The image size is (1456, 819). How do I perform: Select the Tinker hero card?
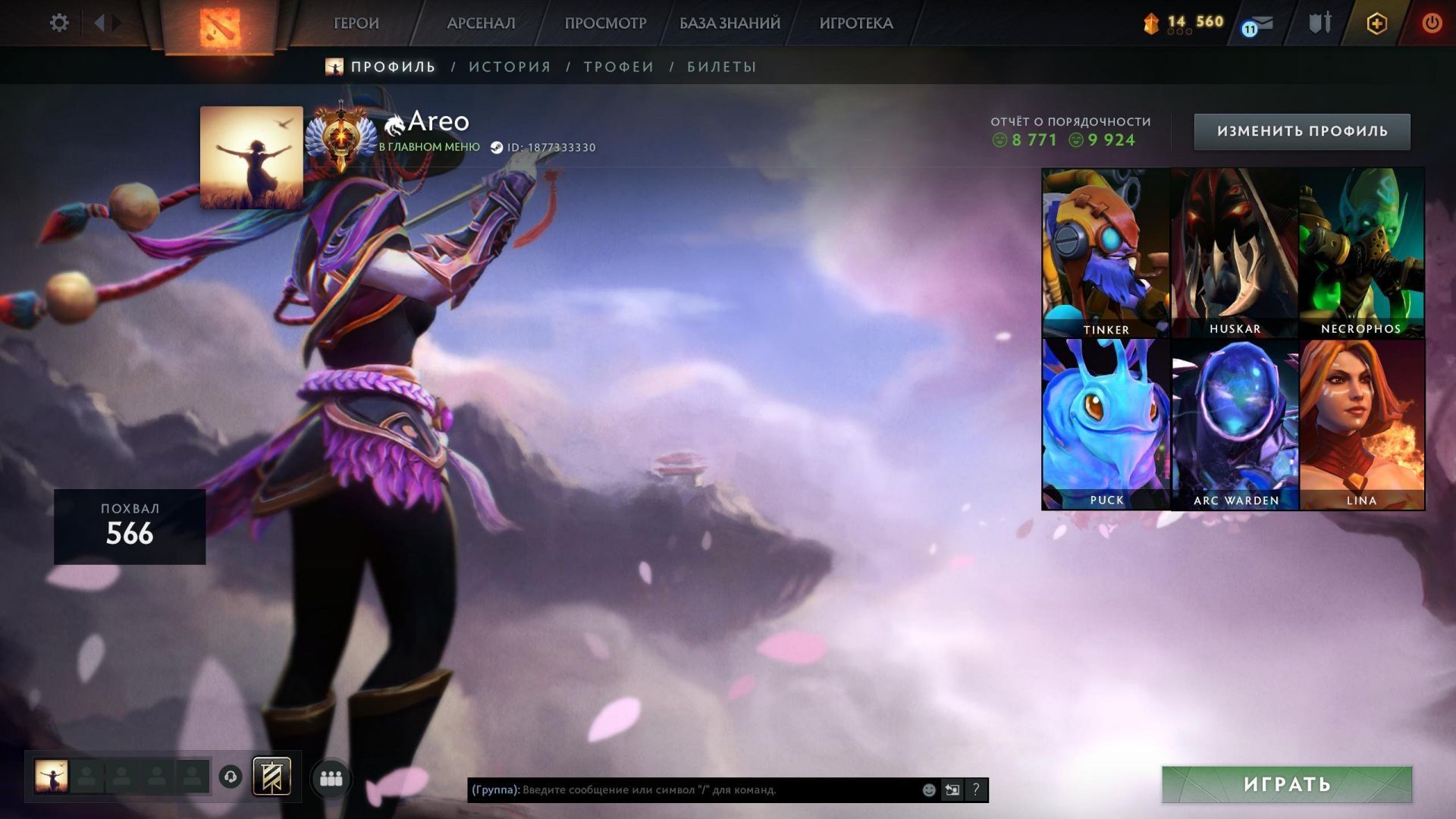tap(1106, 253)
